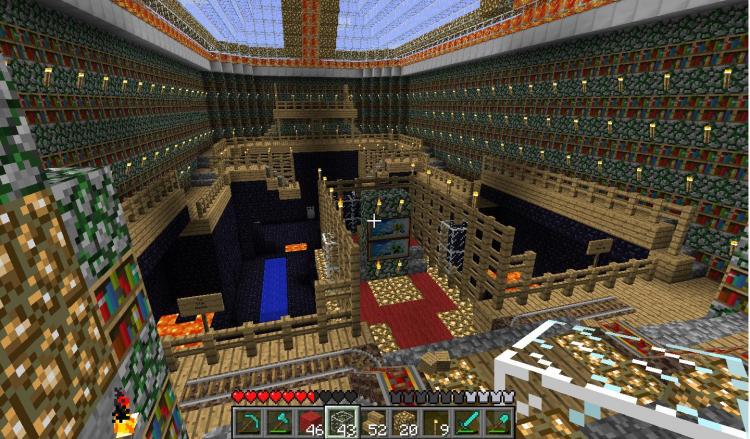Select the torch stack of 9
750x439 pixels.
pyautogui.click(x=437, y=420)
